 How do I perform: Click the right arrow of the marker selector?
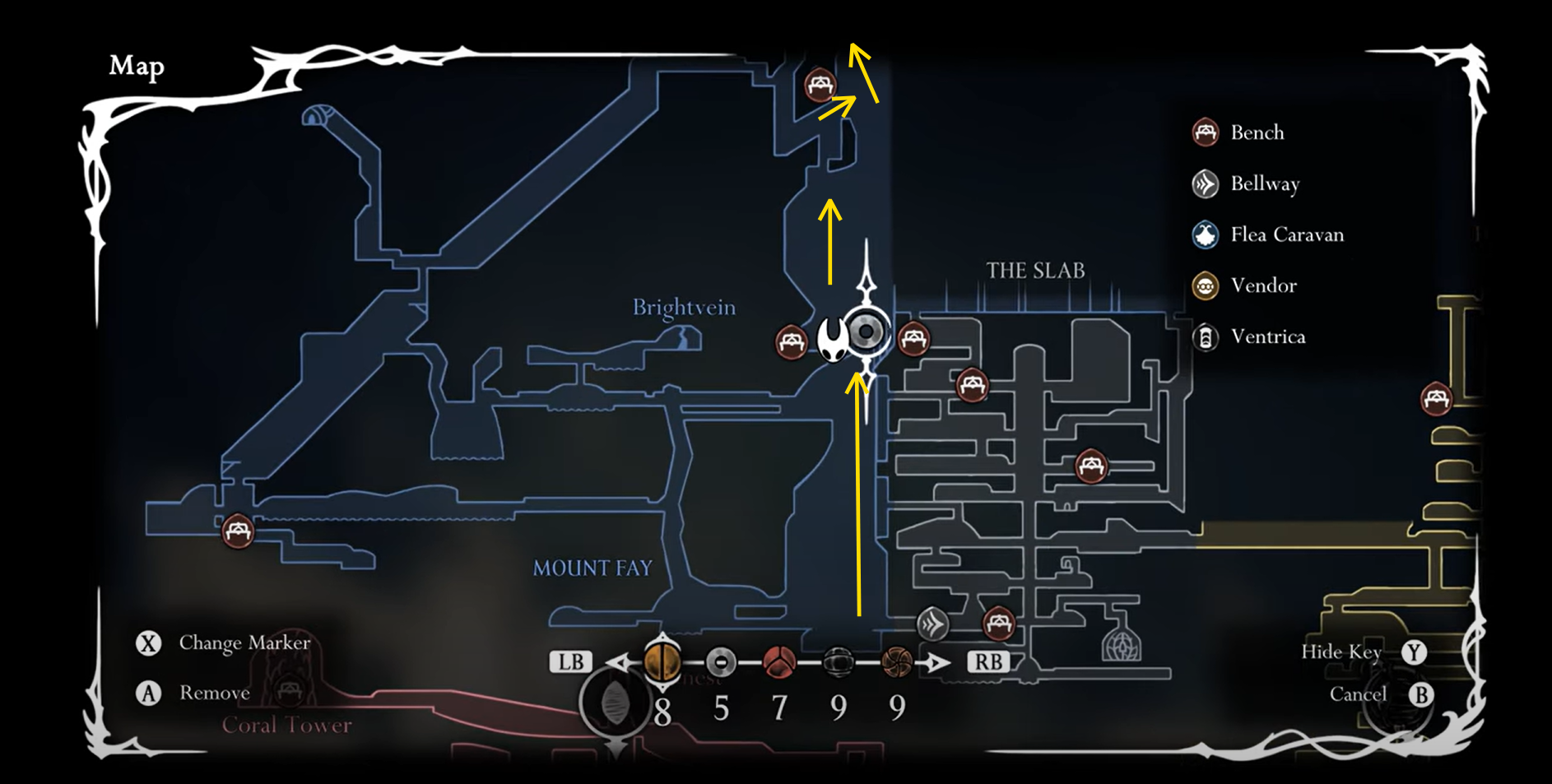(936, 662)
